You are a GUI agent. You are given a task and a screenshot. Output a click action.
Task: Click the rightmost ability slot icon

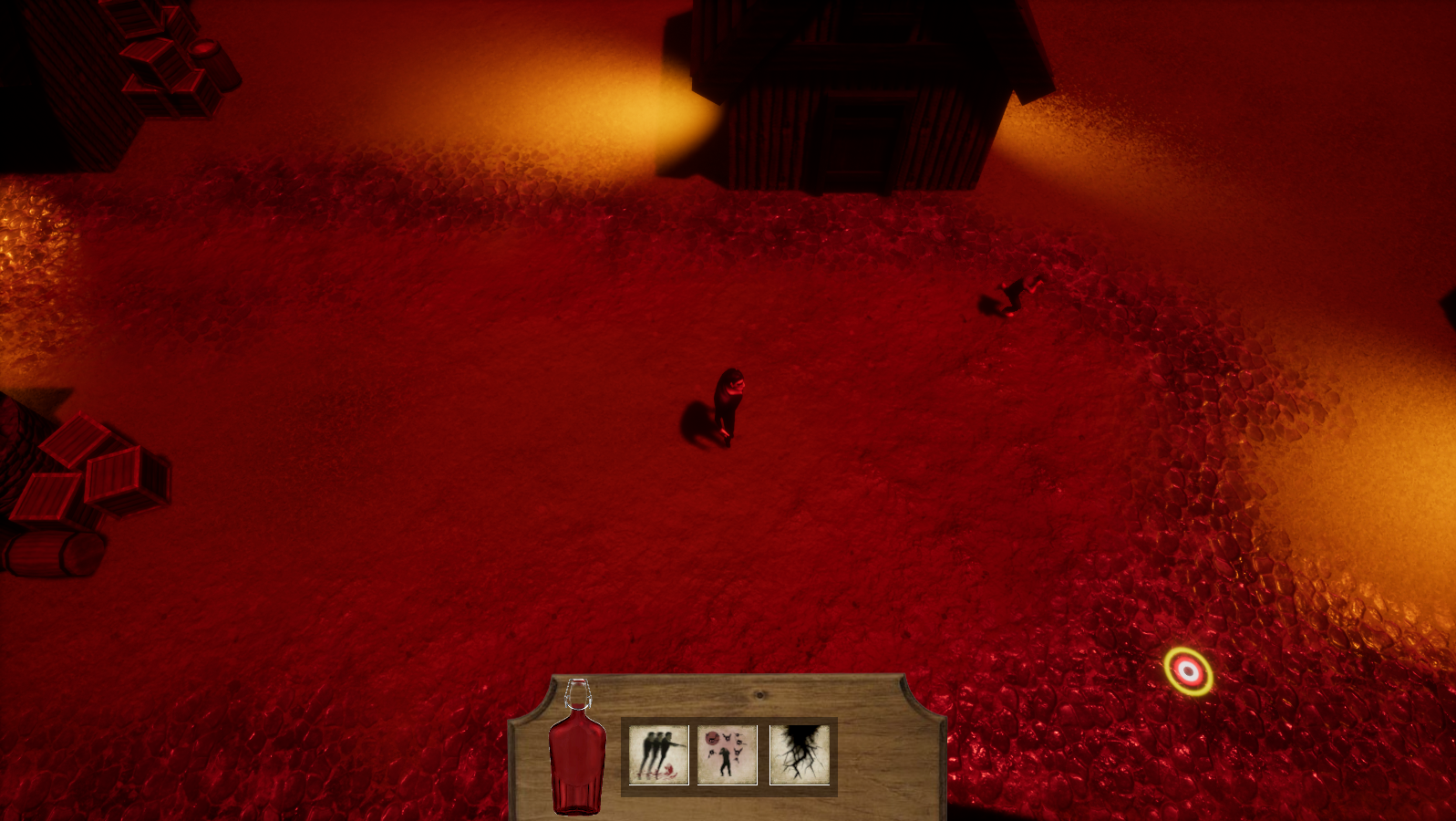click(800, 753)
